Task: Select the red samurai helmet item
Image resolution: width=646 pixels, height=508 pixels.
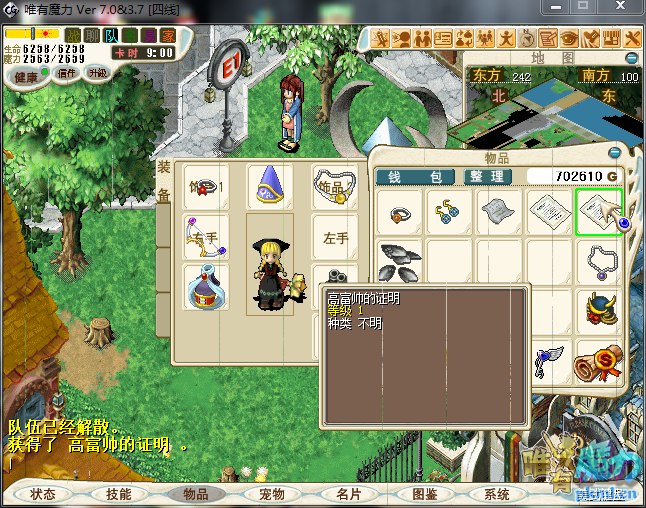Action: pyautogui.click(x=598, y=311)
